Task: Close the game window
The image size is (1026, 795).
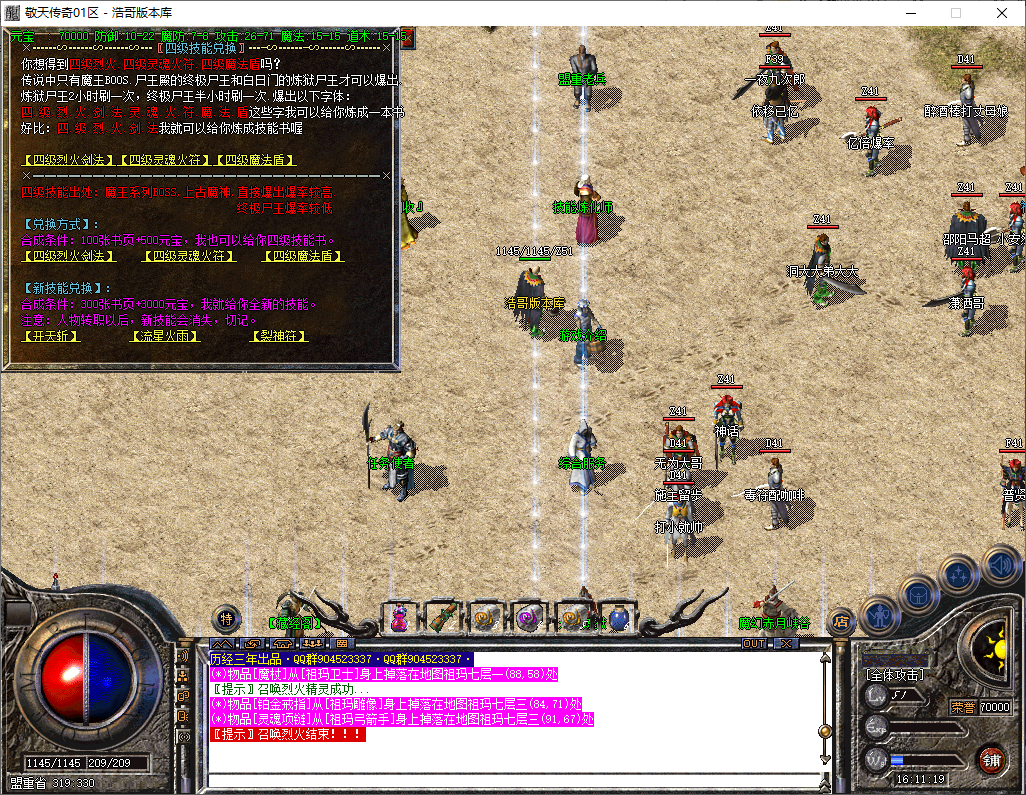Action: pyautogui.click(x=1002, y=13)
